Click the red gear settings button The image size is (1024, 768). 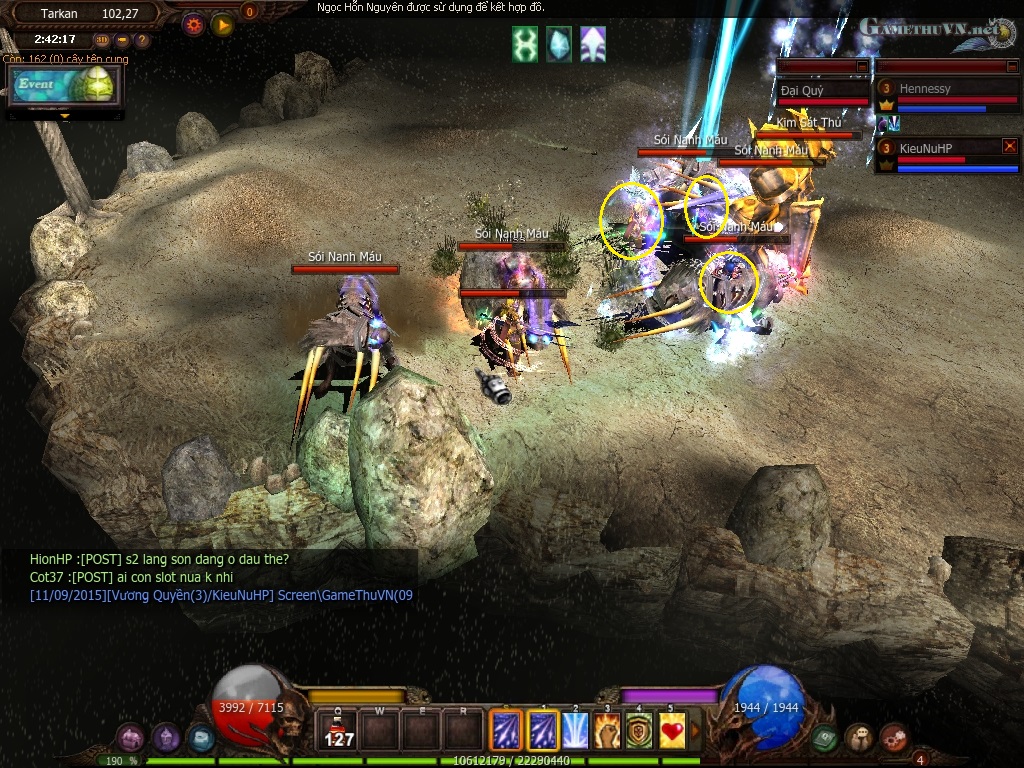pos(194,24)
